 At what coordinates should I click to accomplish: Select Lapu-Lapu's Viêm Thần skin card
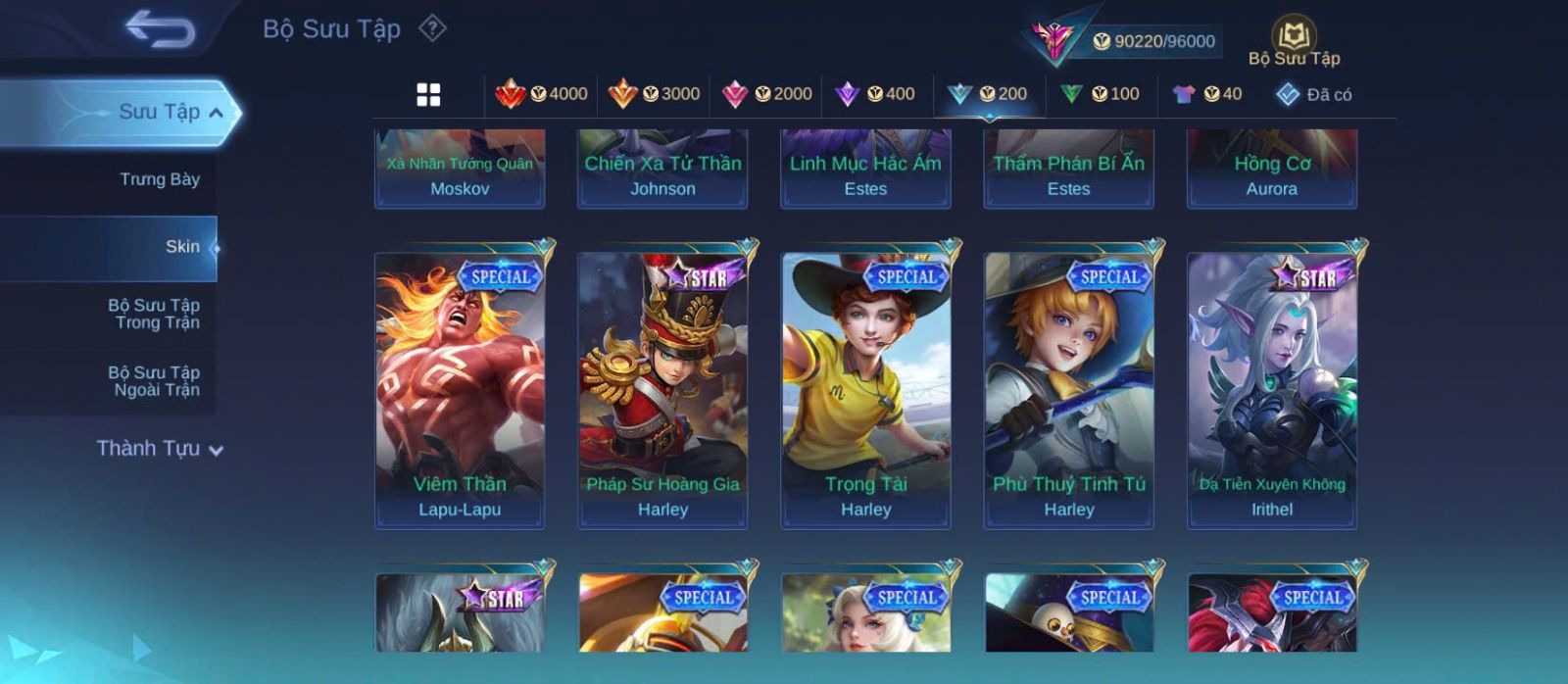coord(460,390)
